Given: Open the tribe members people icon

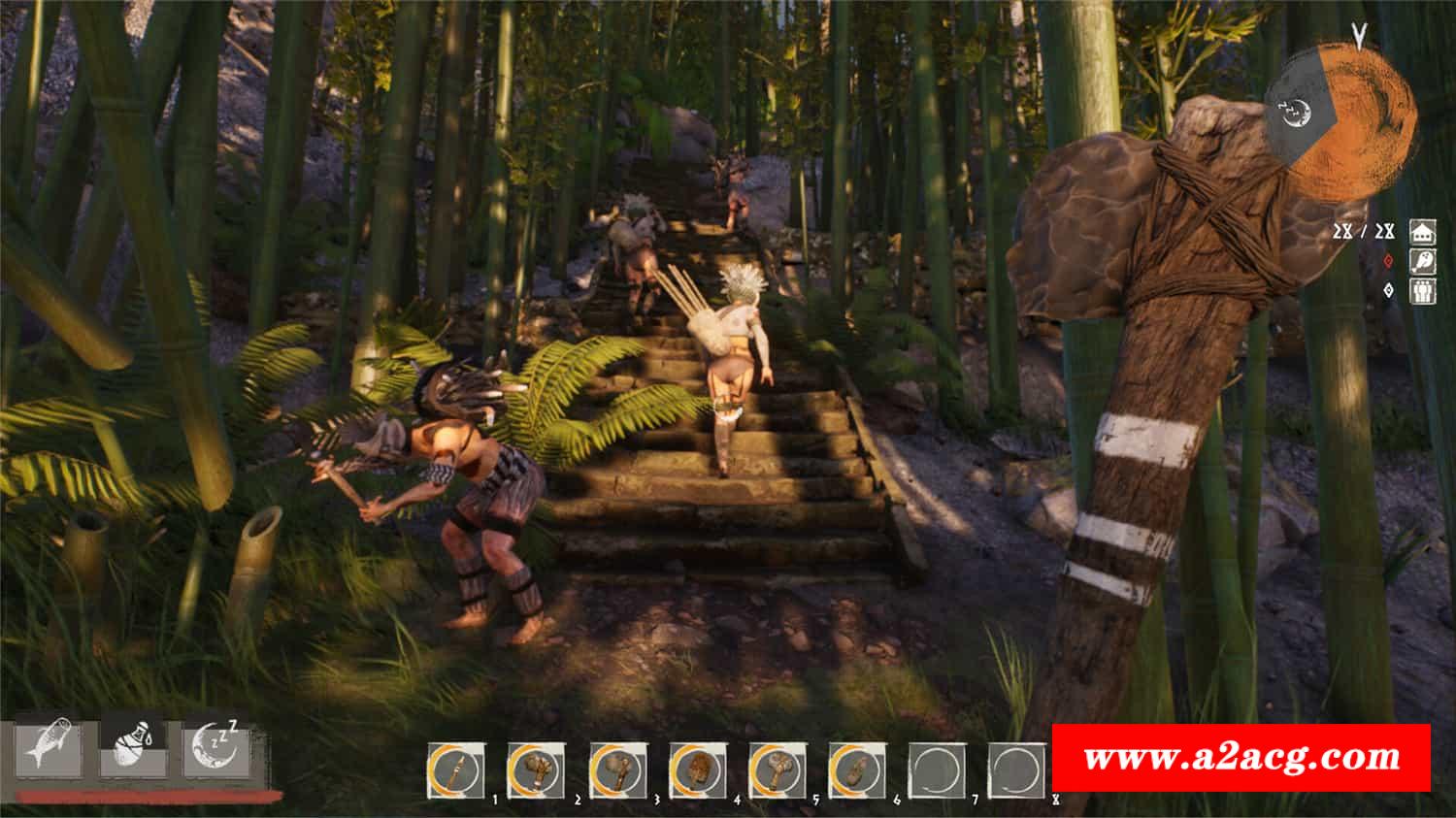Looking at the screenshot, I should [1423, 290].
